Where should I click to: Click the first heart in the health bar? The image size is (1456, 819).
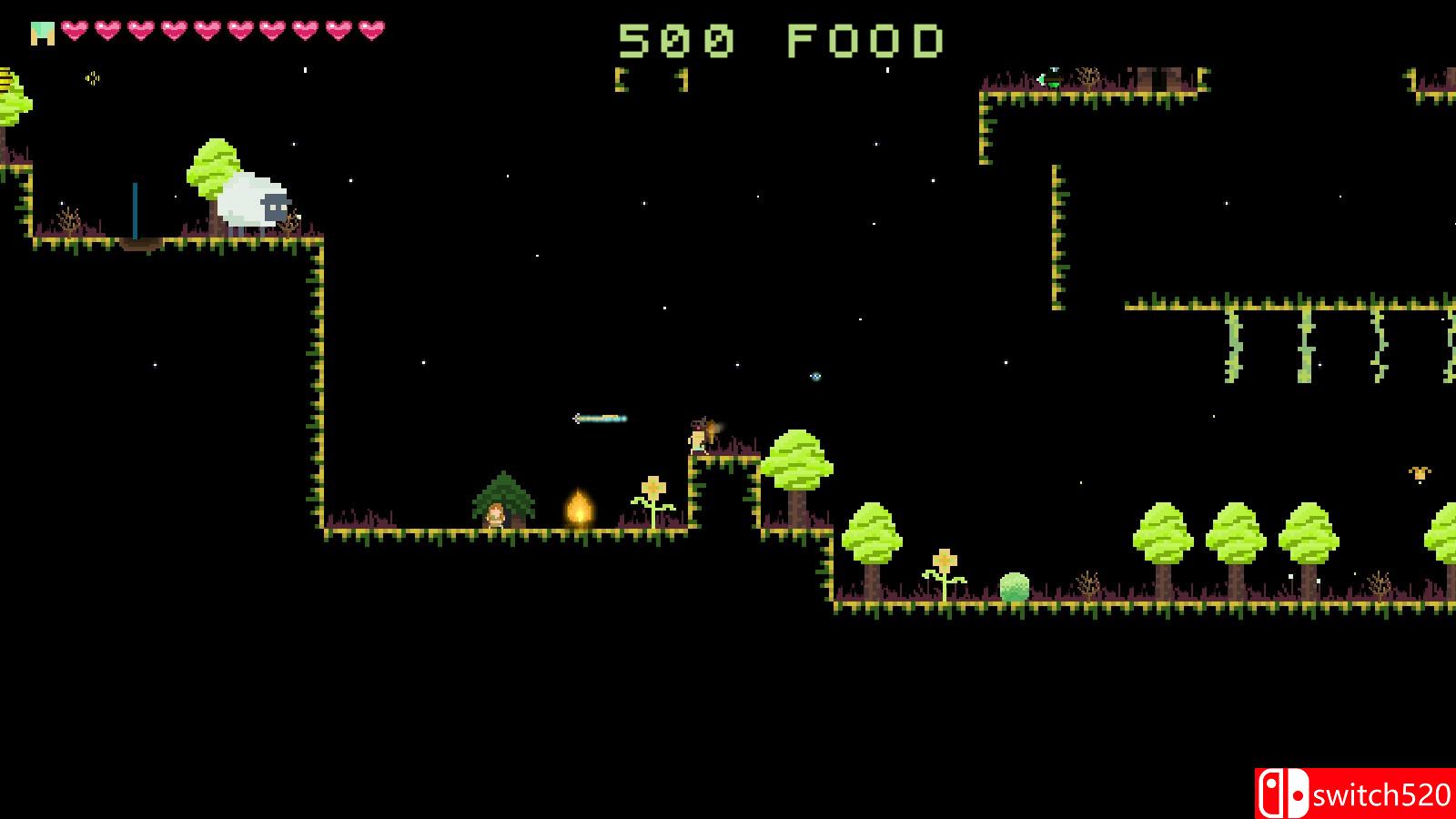(75, 29)
